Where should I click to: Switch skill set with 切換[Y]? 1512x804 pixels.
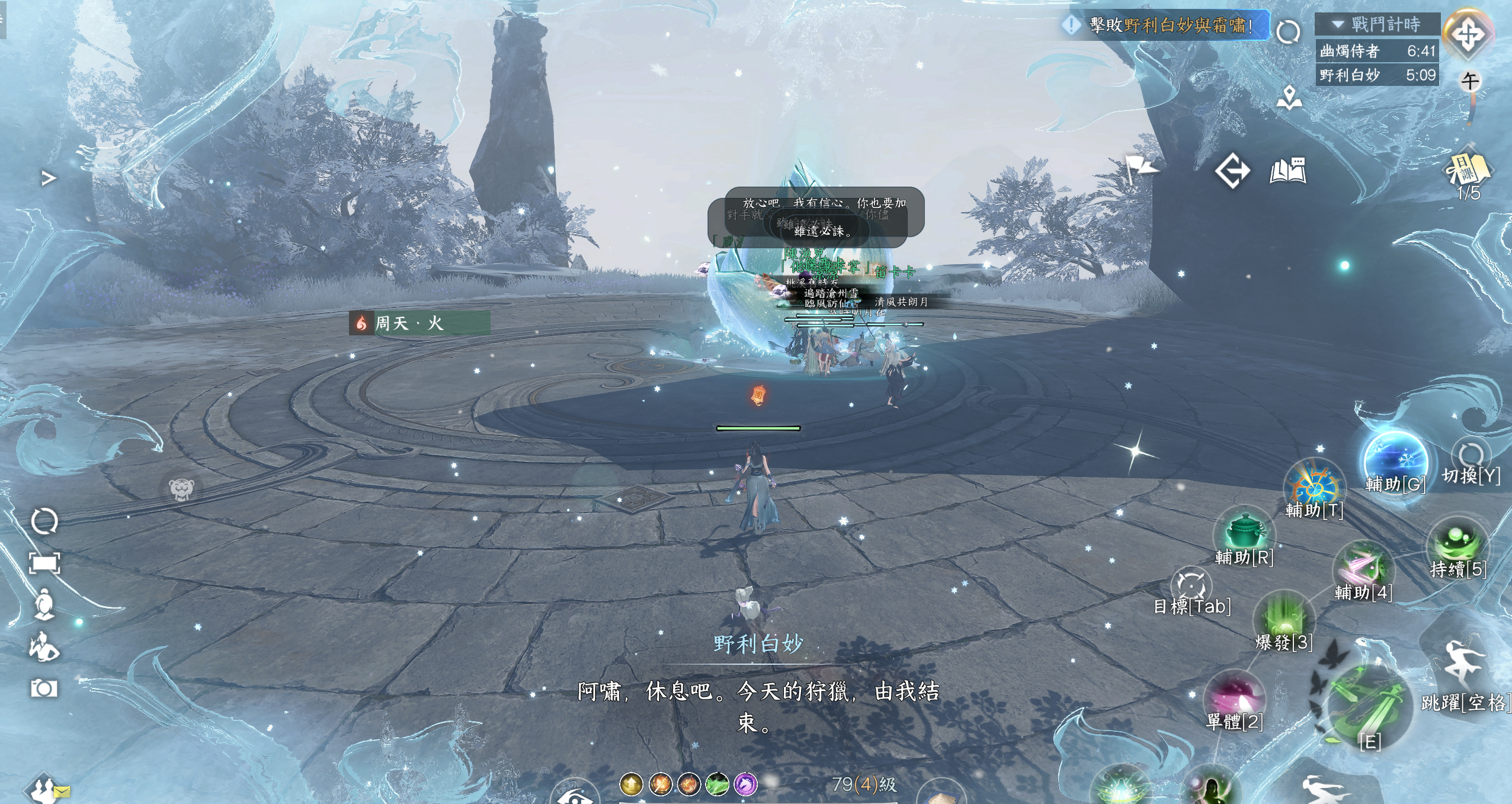click(1471, 456)
